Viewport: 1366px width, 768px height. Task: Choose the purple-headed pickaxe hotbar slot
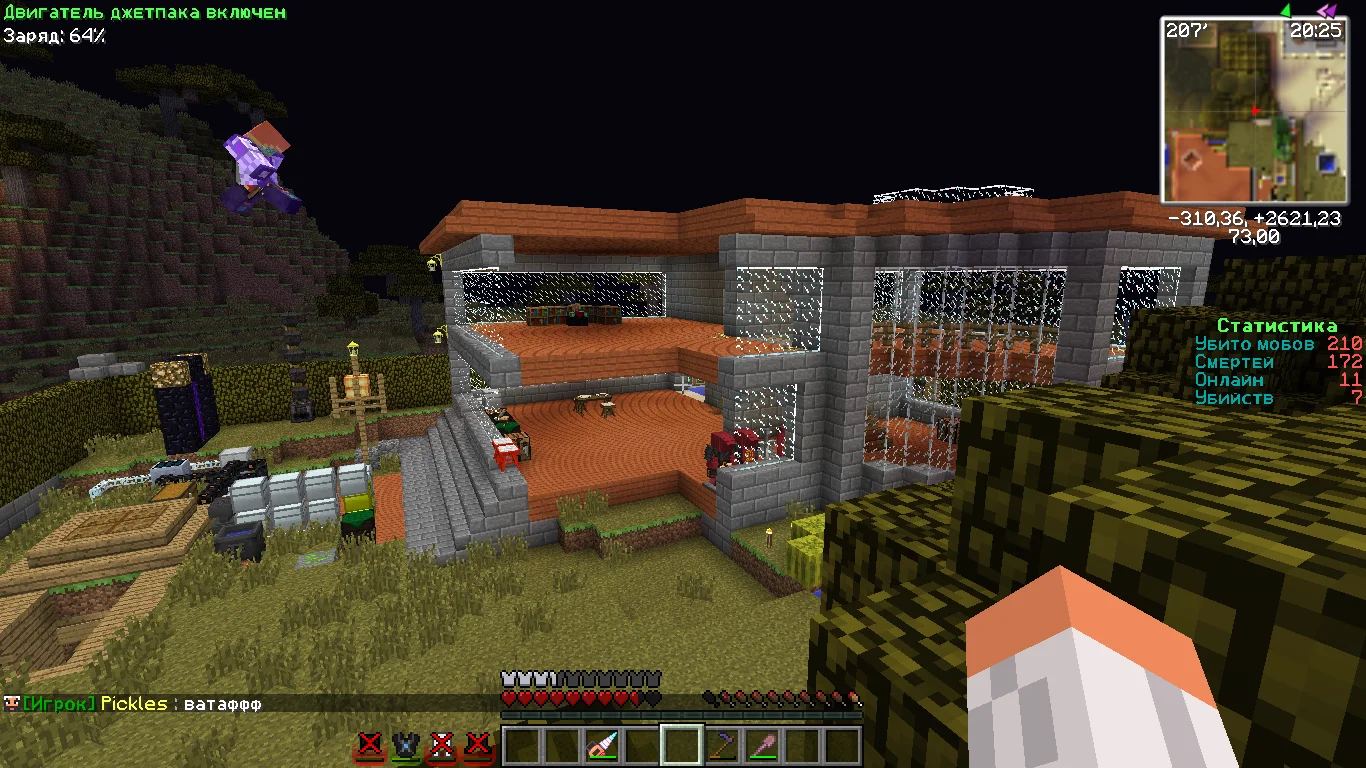click(x=722, y=746)
